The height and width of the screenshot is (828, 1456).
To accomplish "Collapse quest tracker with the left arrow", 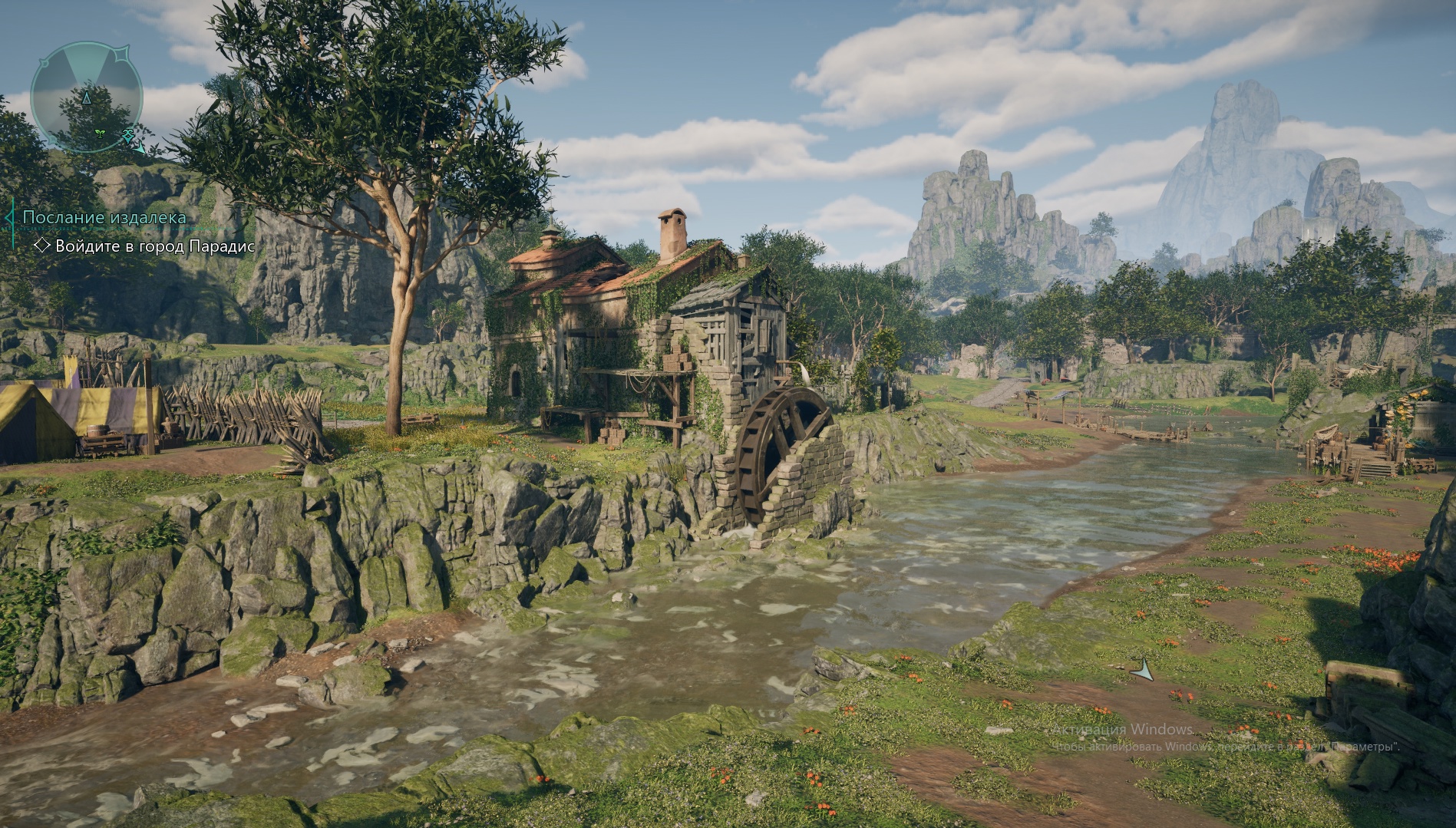I will (8, 217).
